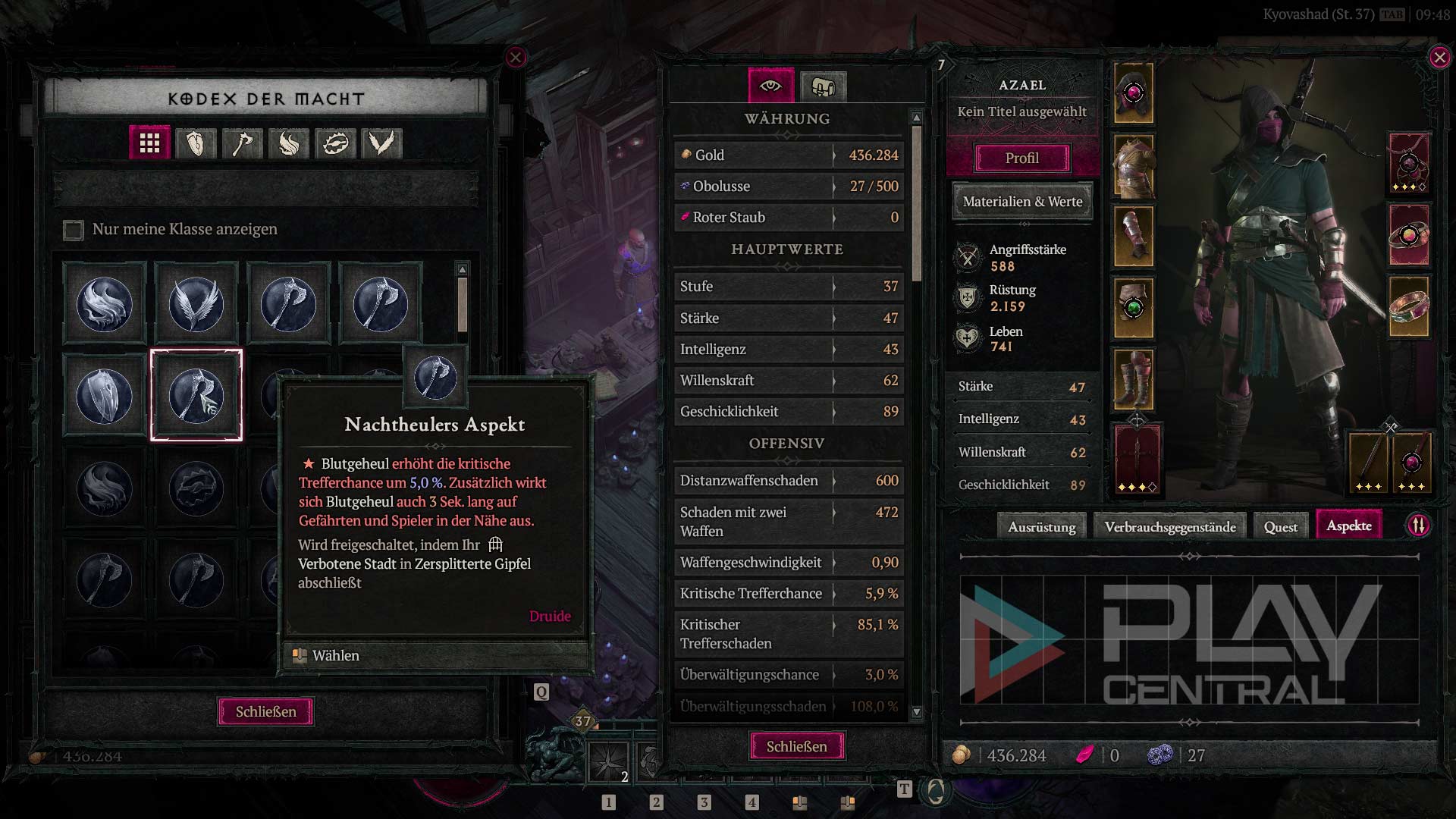Toggle the inventory sort button
This screenshot has width=1456, height=819.
tap(1418, 526)
